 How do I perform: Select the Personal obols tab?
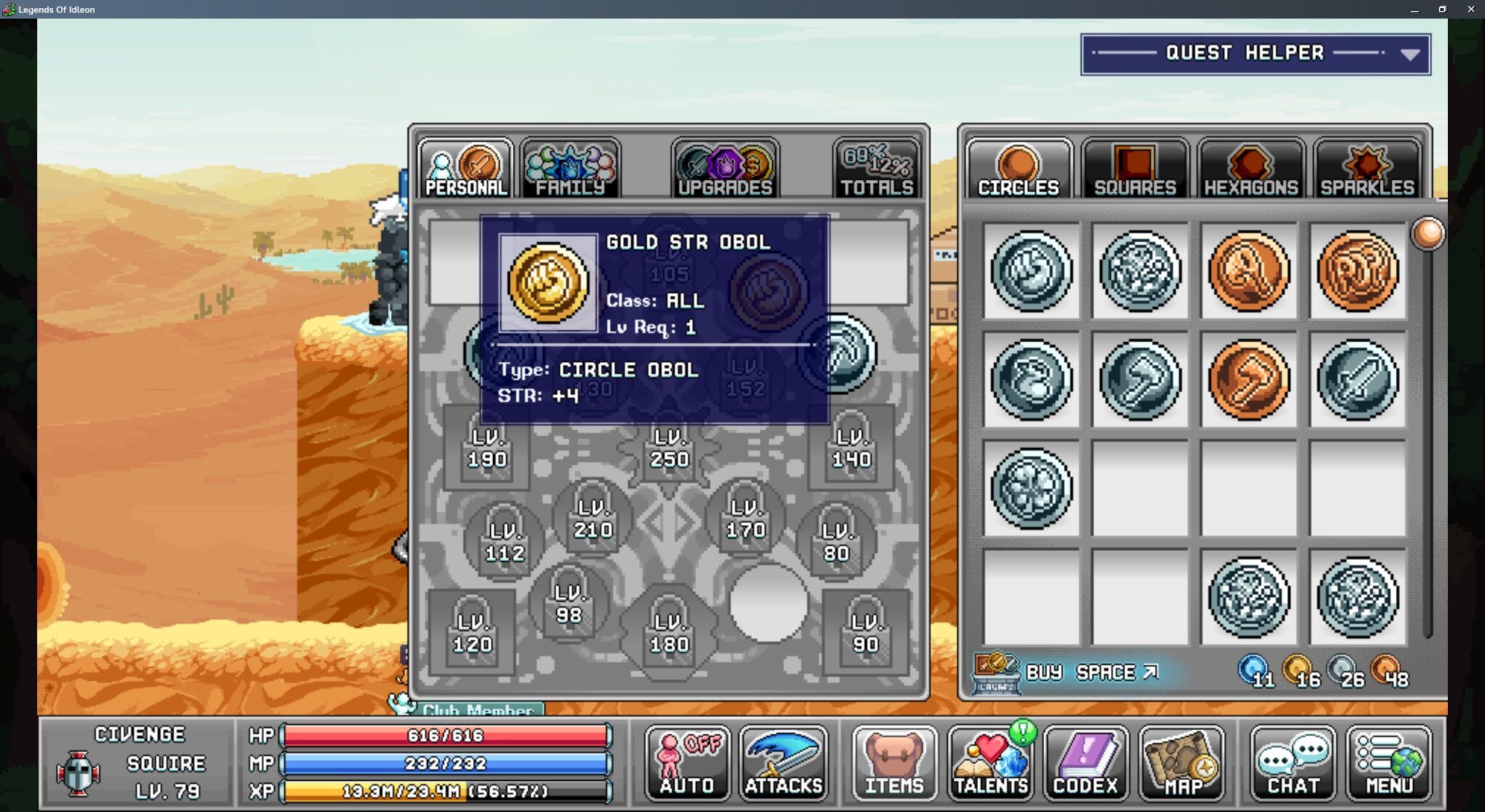point(466,170)
